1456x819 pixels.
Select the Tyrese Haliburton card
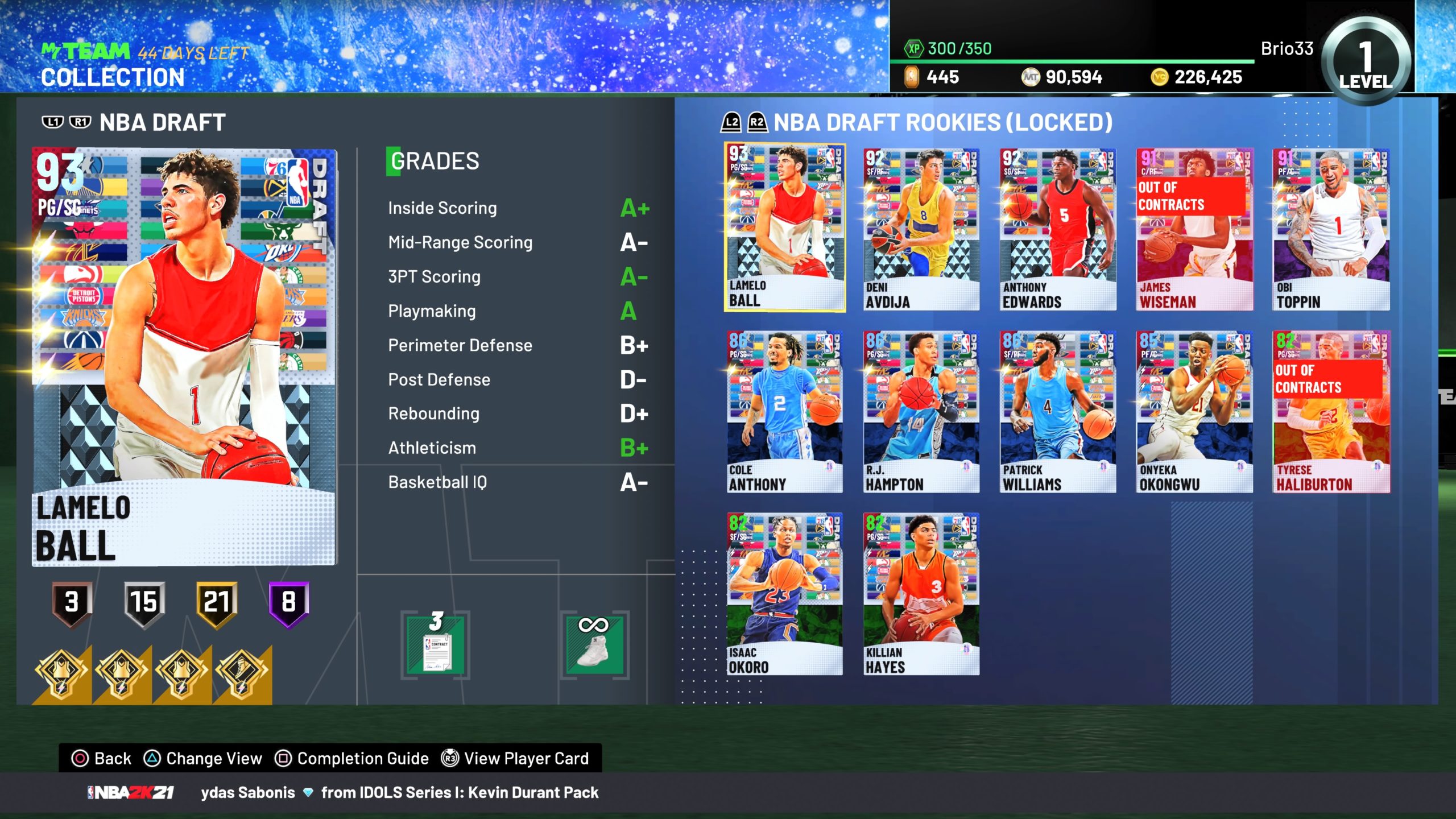coord(1331,412)
